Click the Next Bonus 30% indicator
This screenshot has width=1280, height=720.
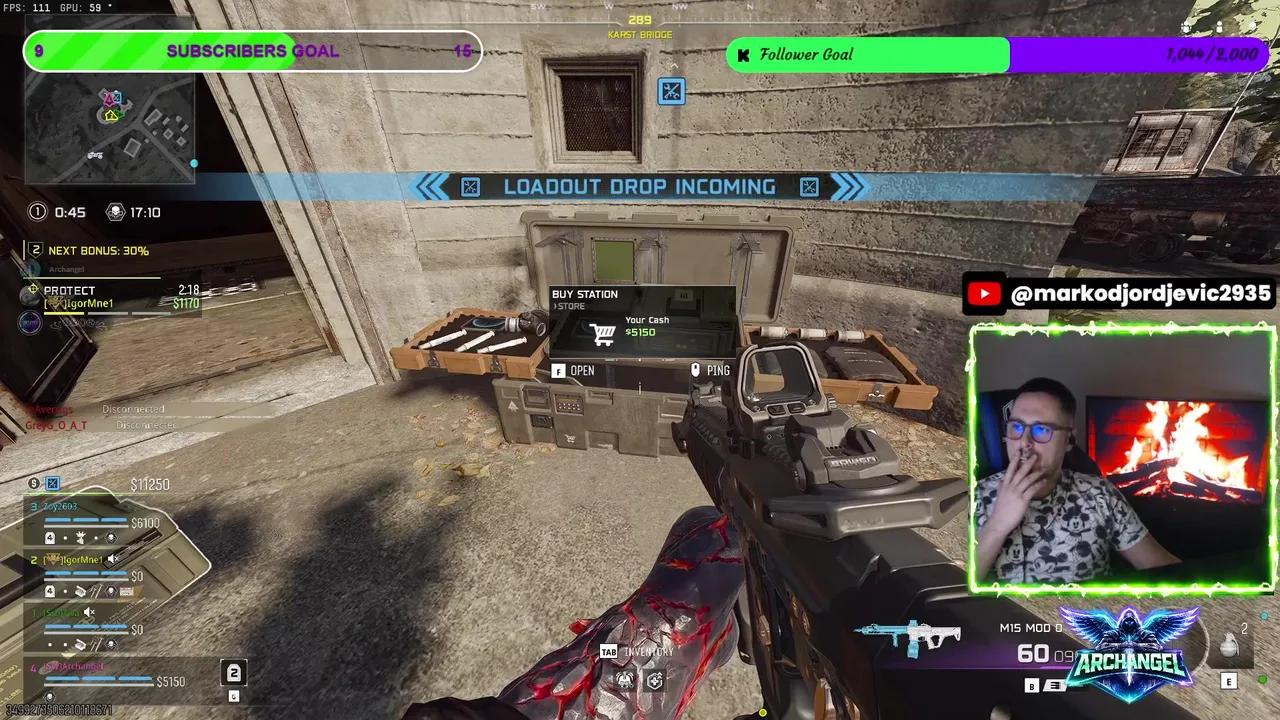pyautogui.click(x=90, y=251)
